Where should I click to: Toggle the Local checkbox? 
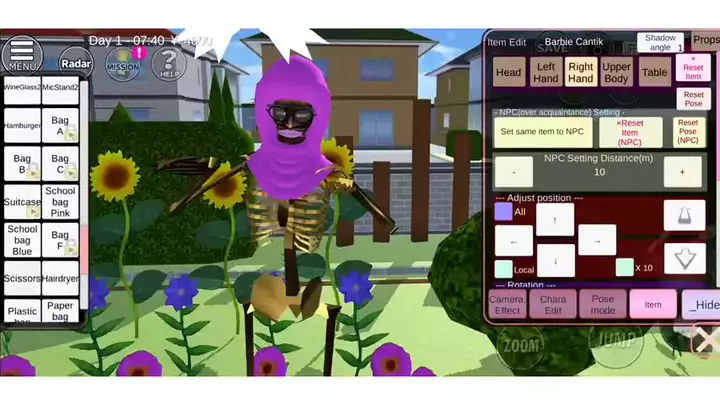pos(504,268)
